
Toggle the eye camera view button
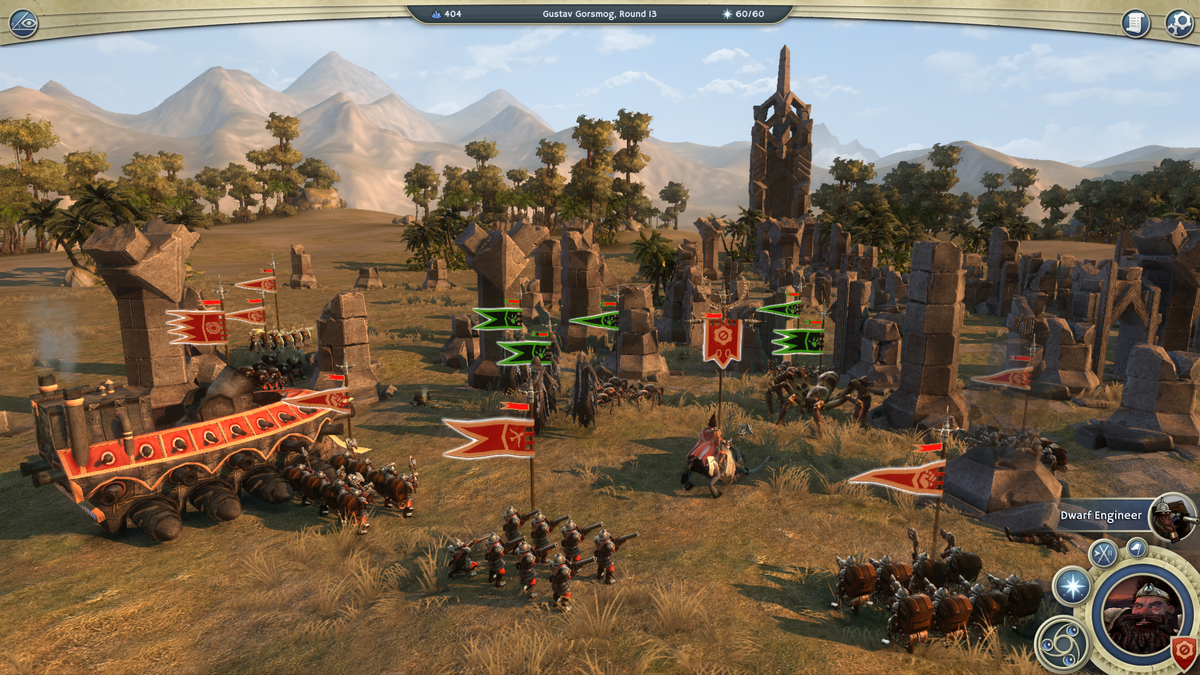point(22,23)
